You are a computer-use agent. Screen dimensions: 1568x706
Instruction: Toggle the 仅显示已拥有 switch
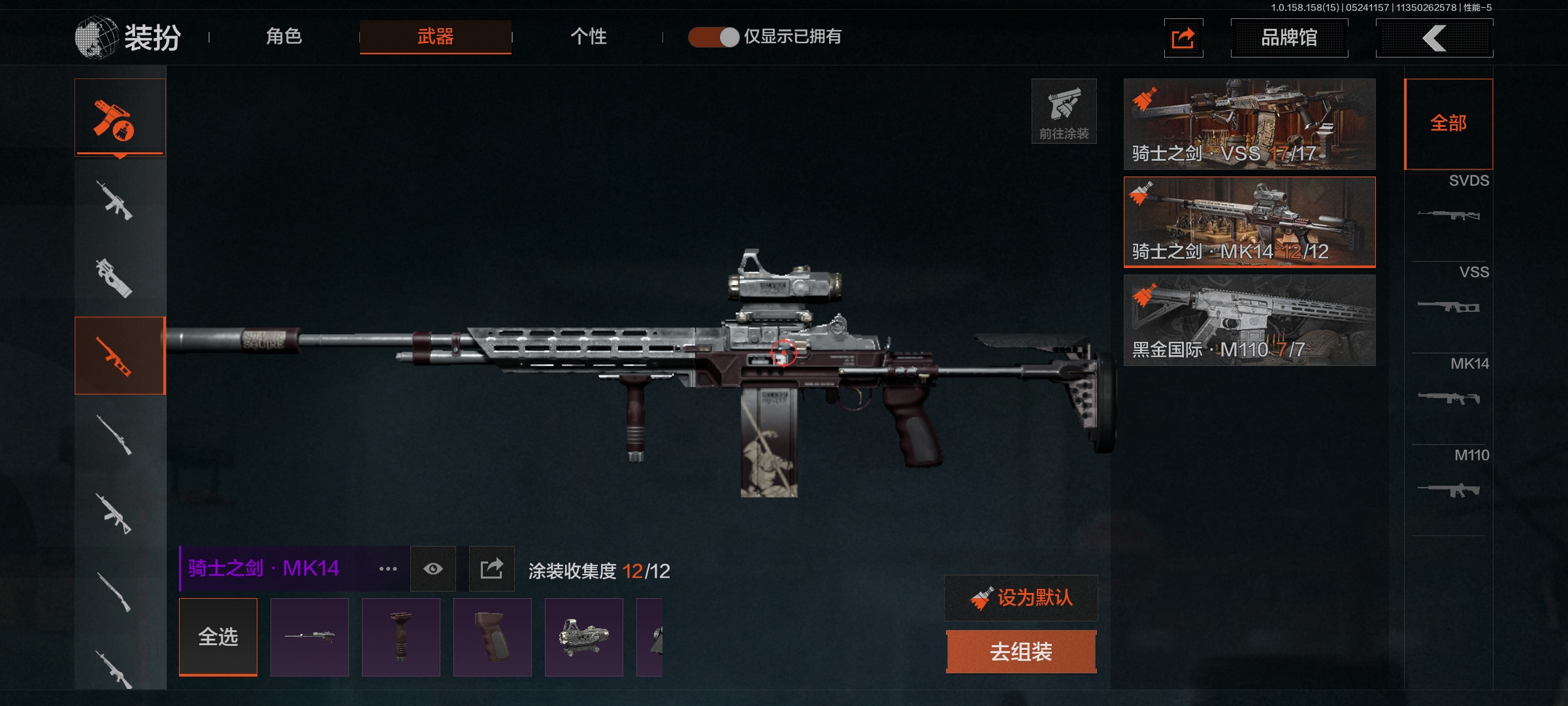tap(713, 37)
